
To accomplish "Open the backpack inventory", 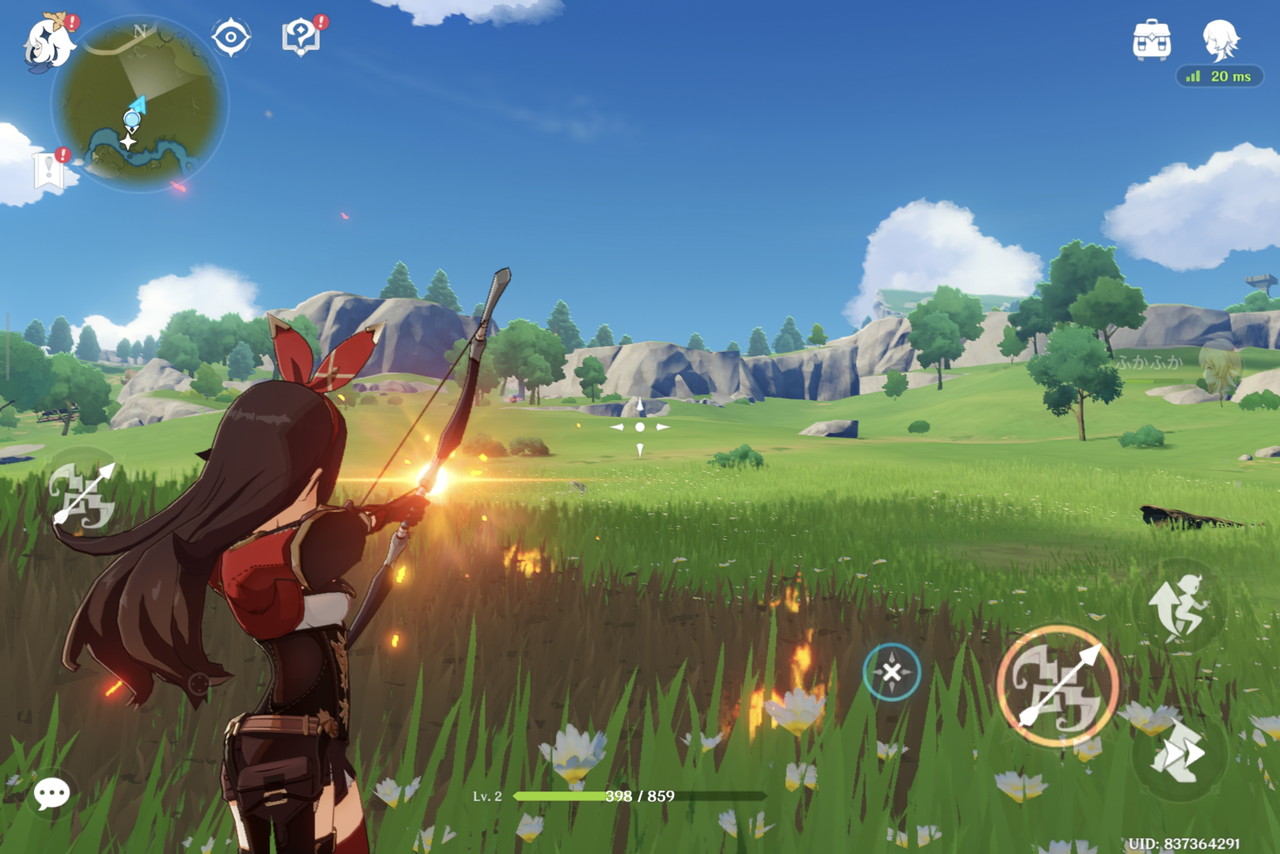I will click(1152, 40).
